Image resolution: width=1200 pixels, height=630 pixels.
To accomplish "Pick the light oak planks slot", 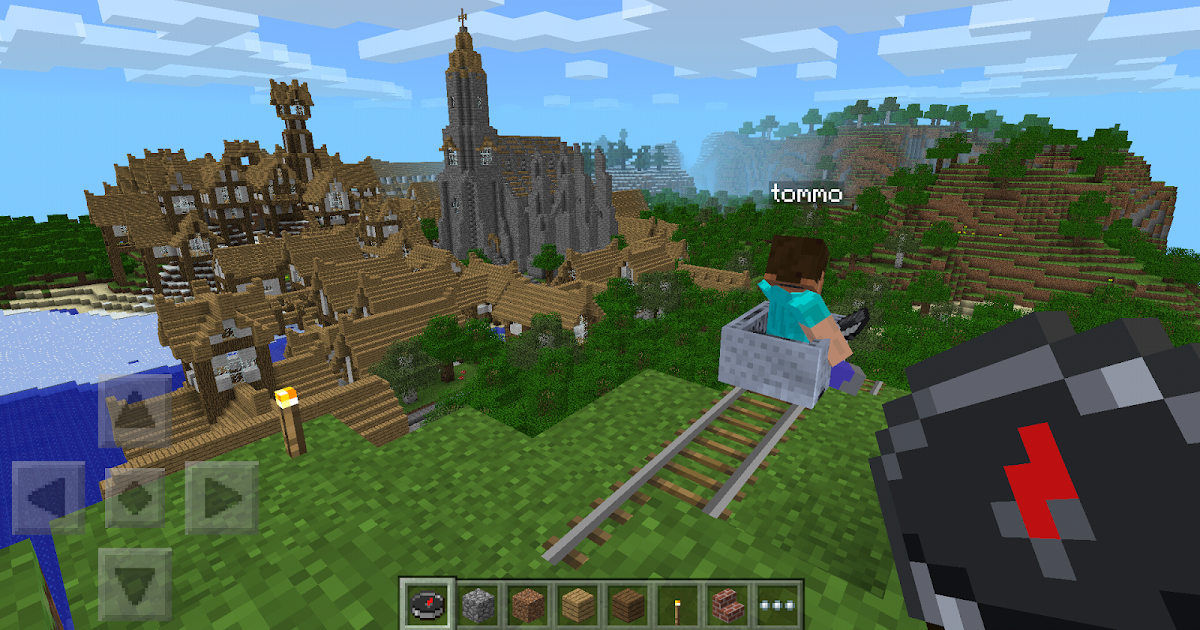I will tap(577, 605).
